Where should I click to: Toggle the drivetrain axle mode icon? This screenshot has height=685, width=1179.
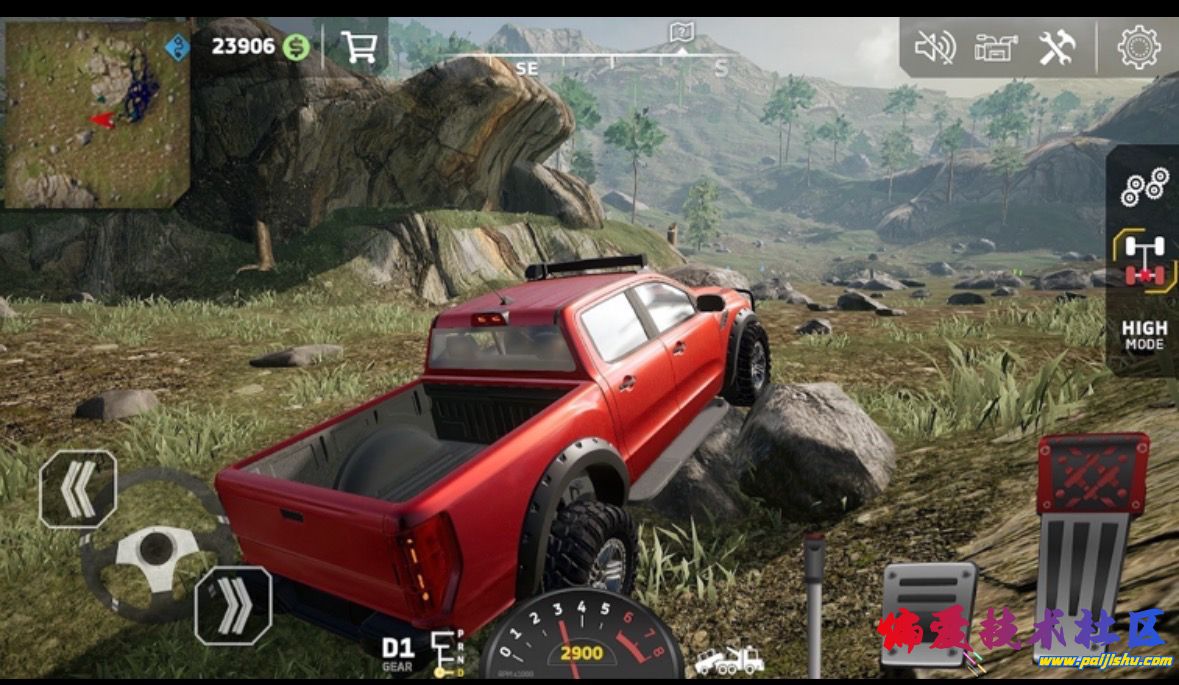click(1144, 261)
